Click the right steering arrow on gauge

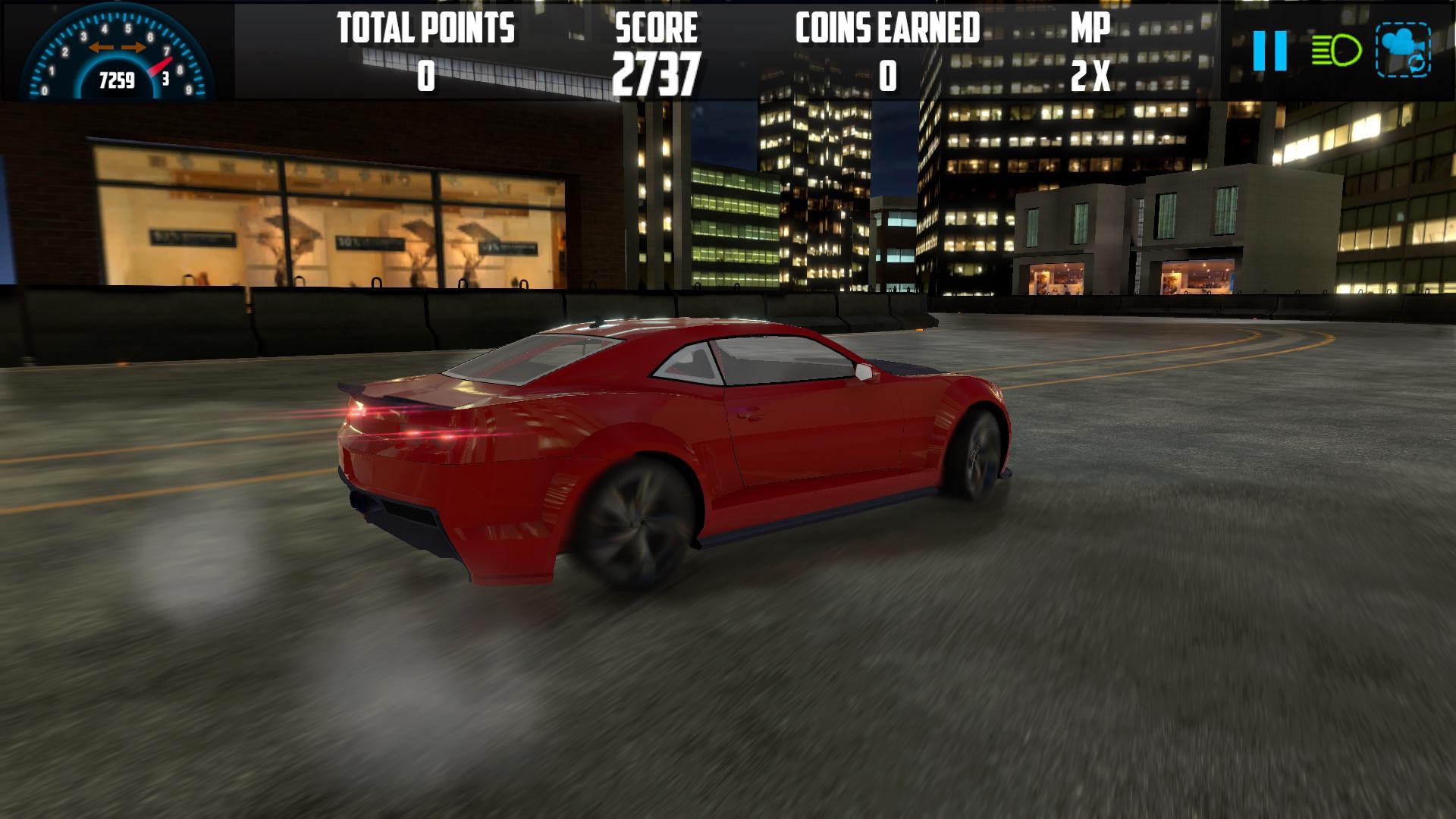(134, 45)
